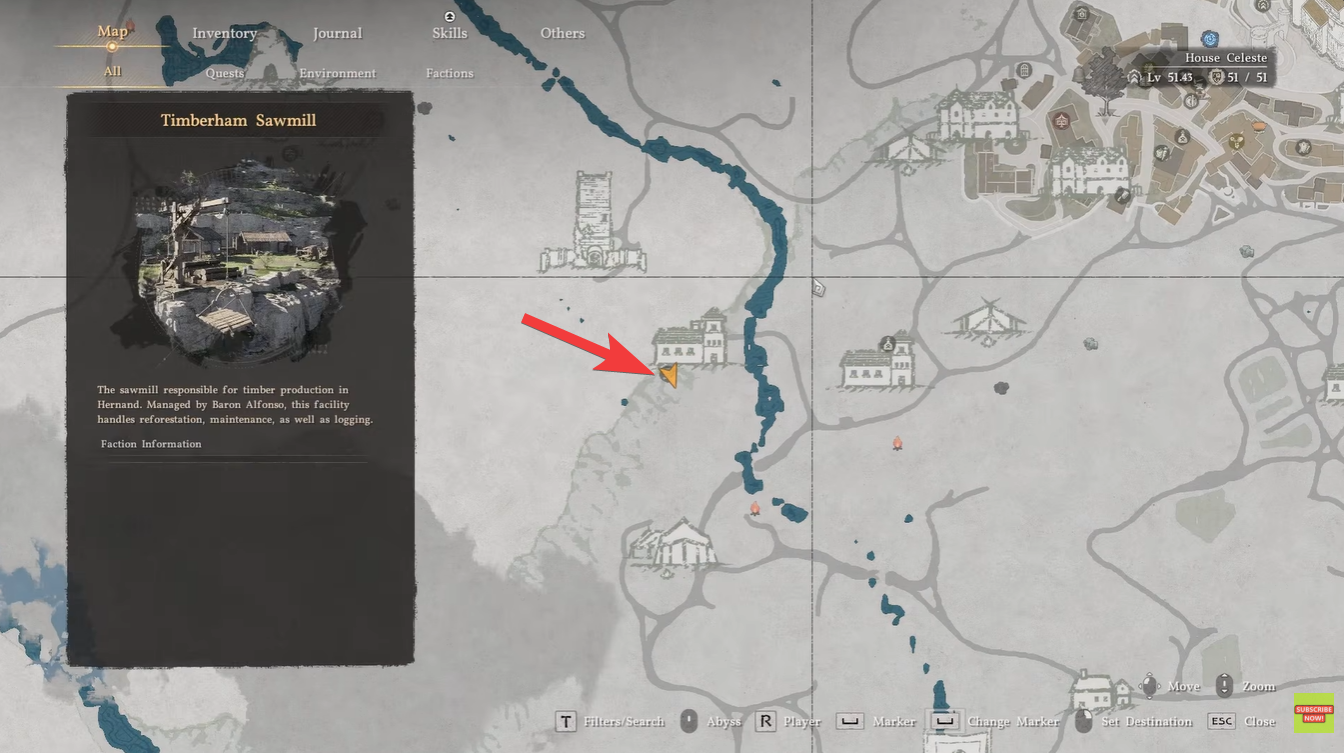
Task: Click the controller icon above the Skills tab
Action: (449, 15)
